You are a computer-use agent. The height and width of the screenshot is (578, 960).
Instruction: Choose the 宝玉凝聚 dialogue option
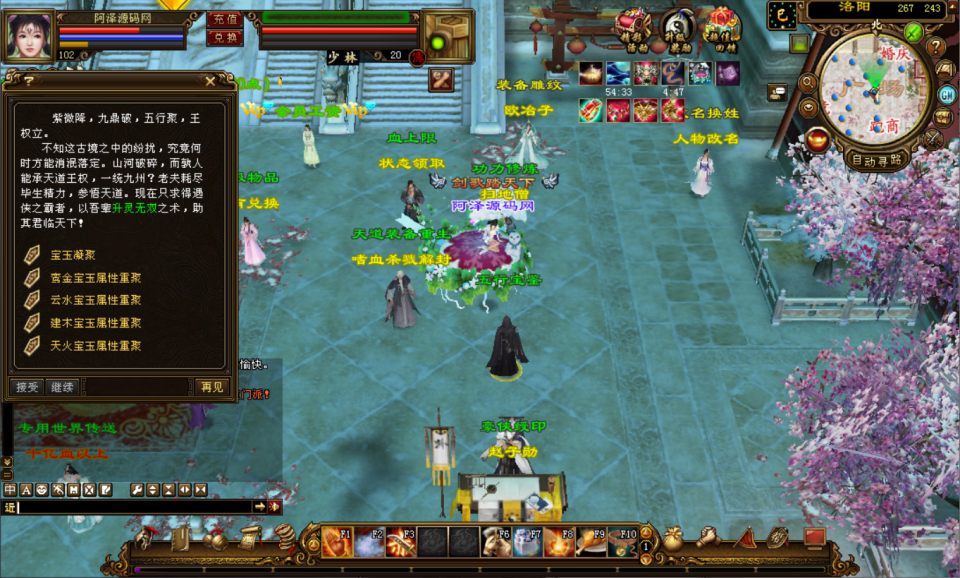pos(74,255)
